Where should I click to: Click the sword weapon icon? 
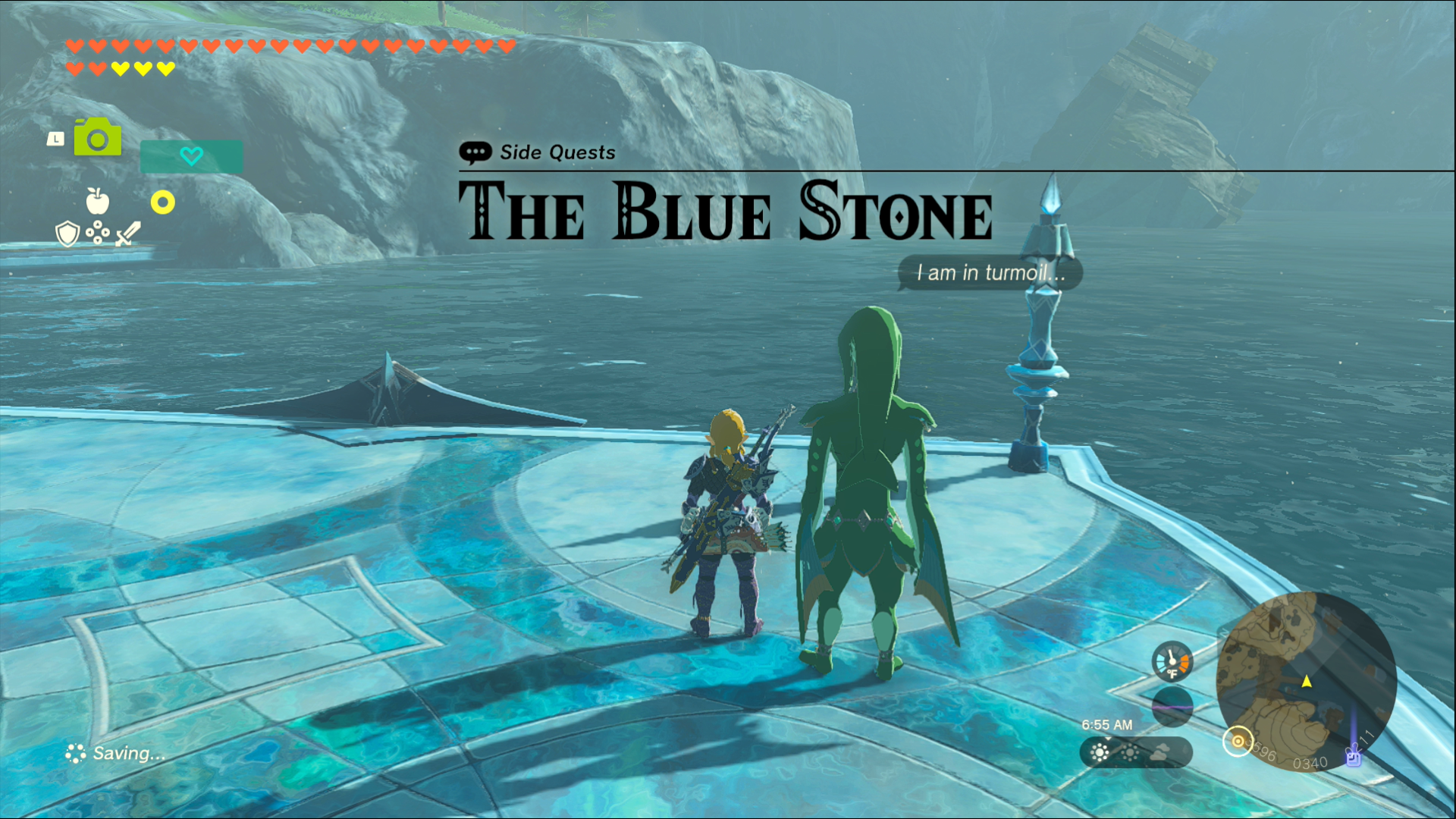point(125,234)
